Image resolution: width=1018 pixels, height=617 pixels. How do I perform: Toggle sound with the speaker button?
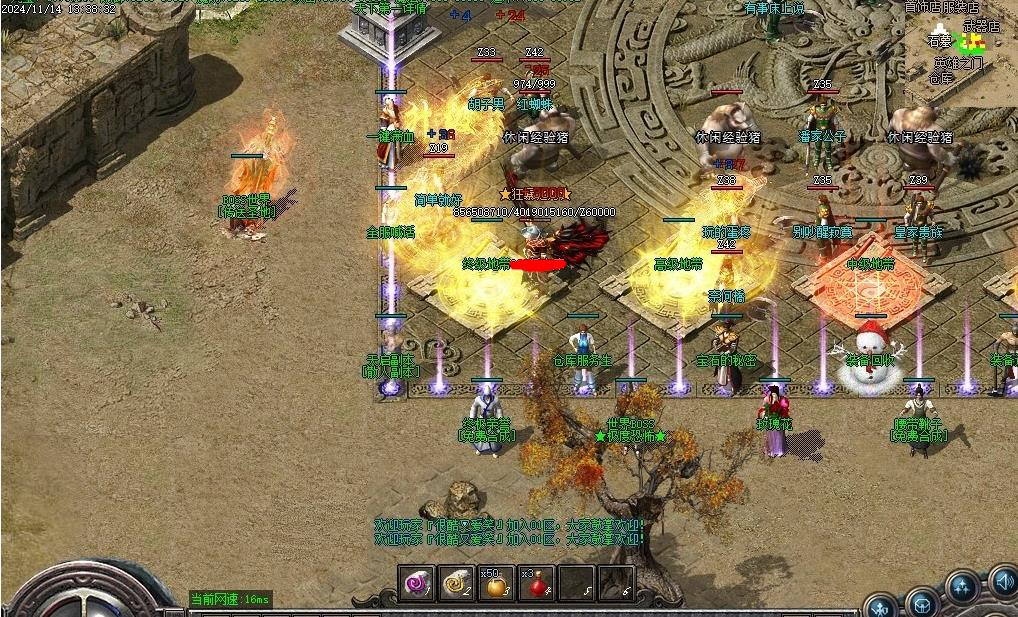point(1003,580)
